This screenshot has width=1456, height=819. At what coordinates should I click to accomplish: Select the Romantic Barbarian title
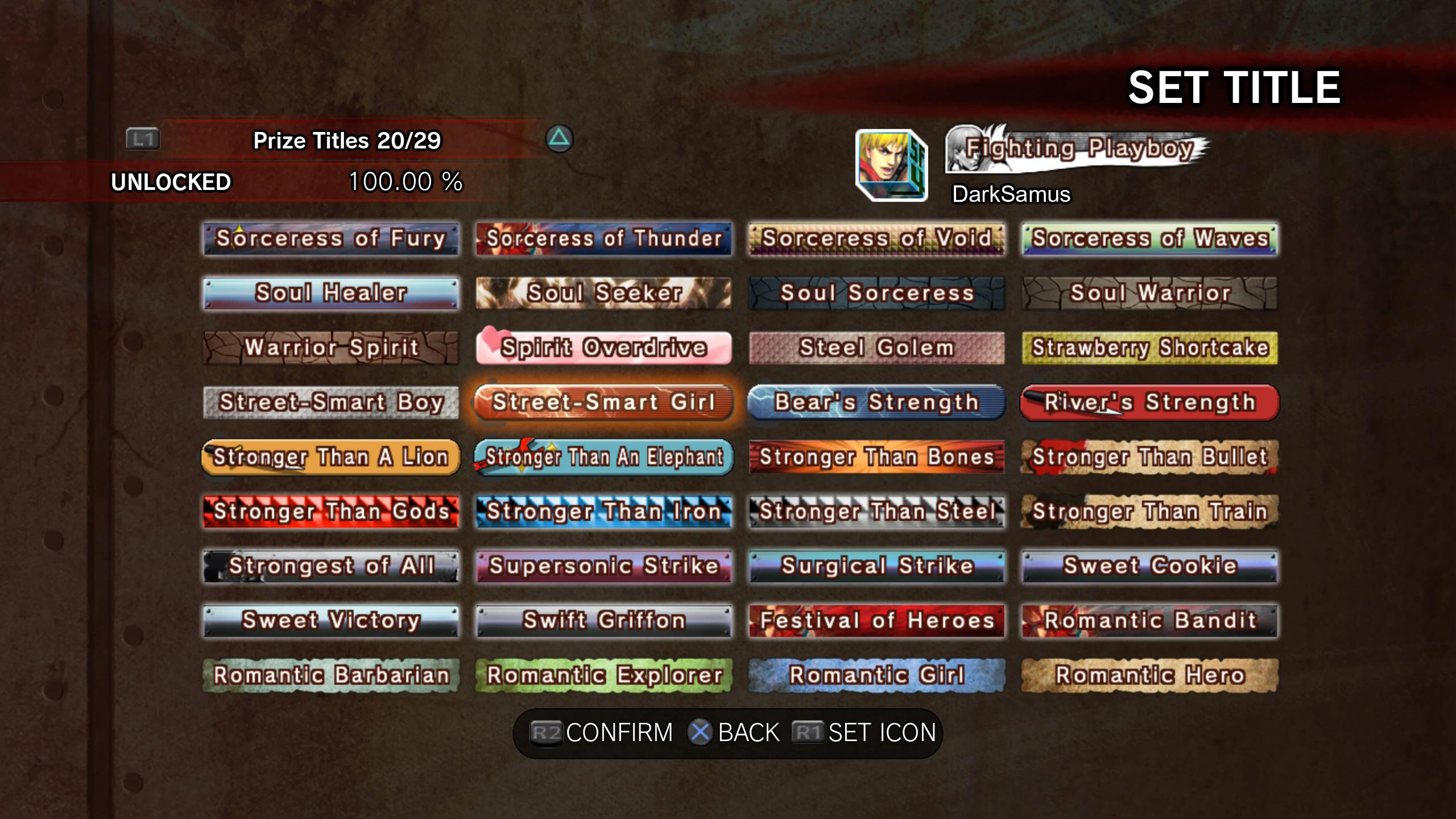click(330, 675)
